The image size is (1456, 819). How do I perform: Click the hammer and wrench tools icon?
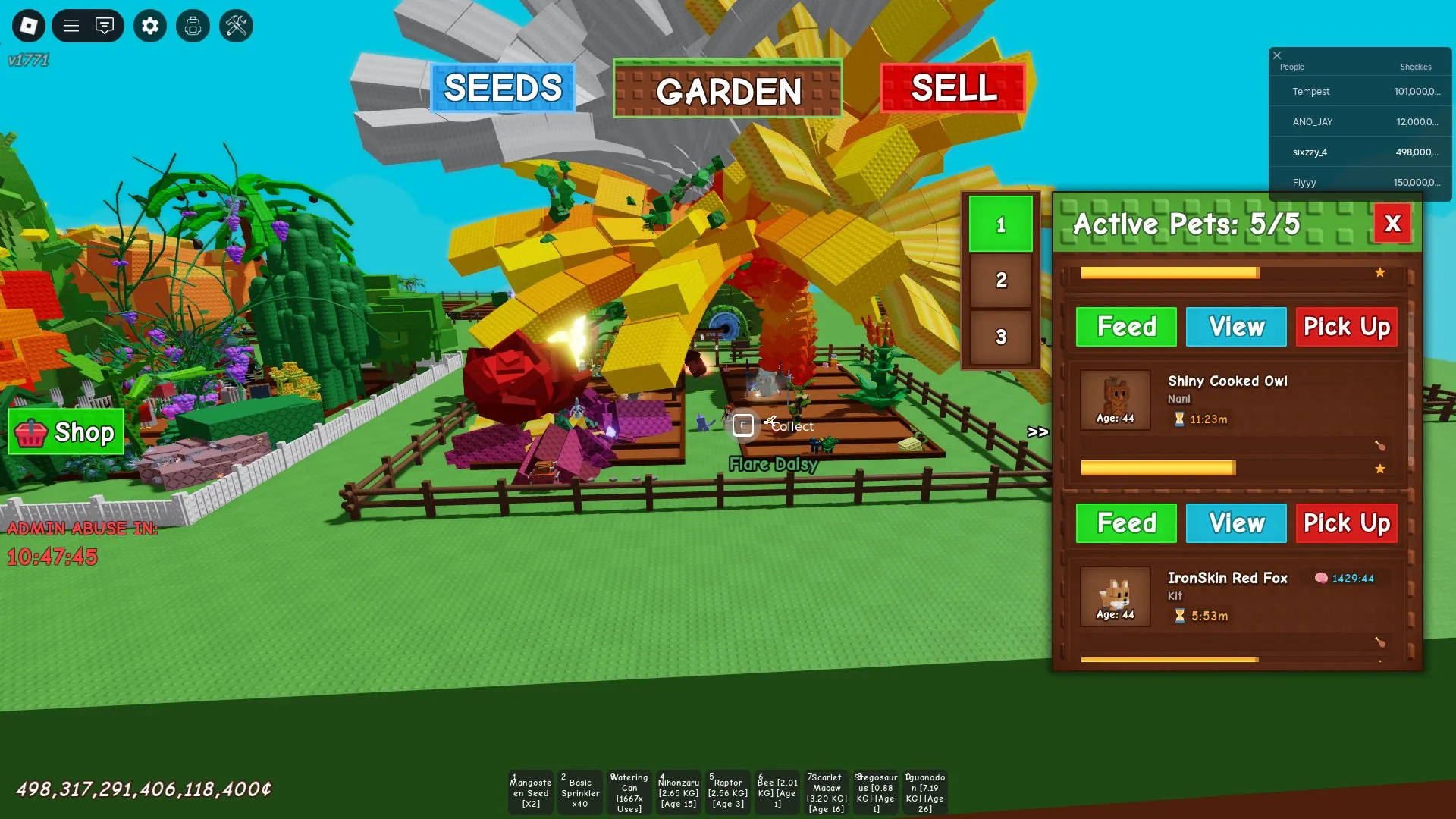pos(236,26)
